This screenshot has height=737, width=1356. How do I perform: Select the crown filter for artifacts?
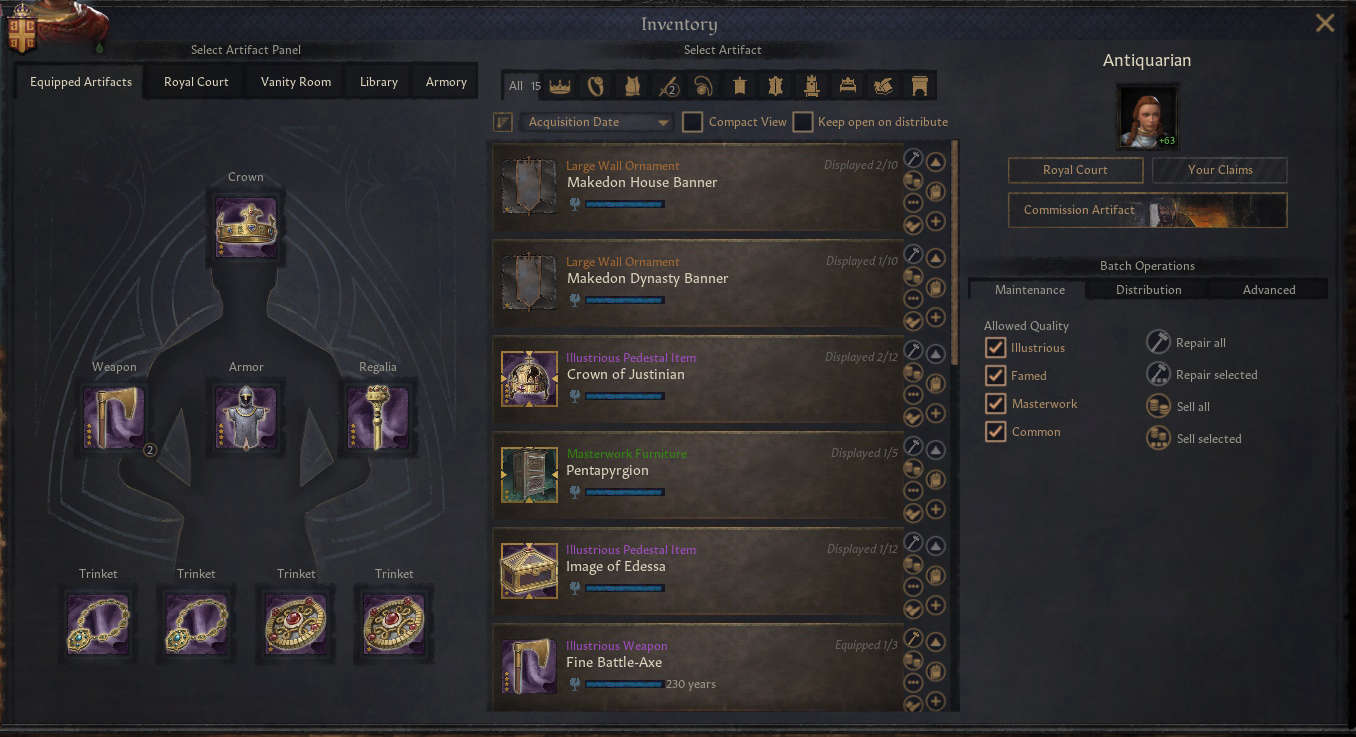(559, 85)
